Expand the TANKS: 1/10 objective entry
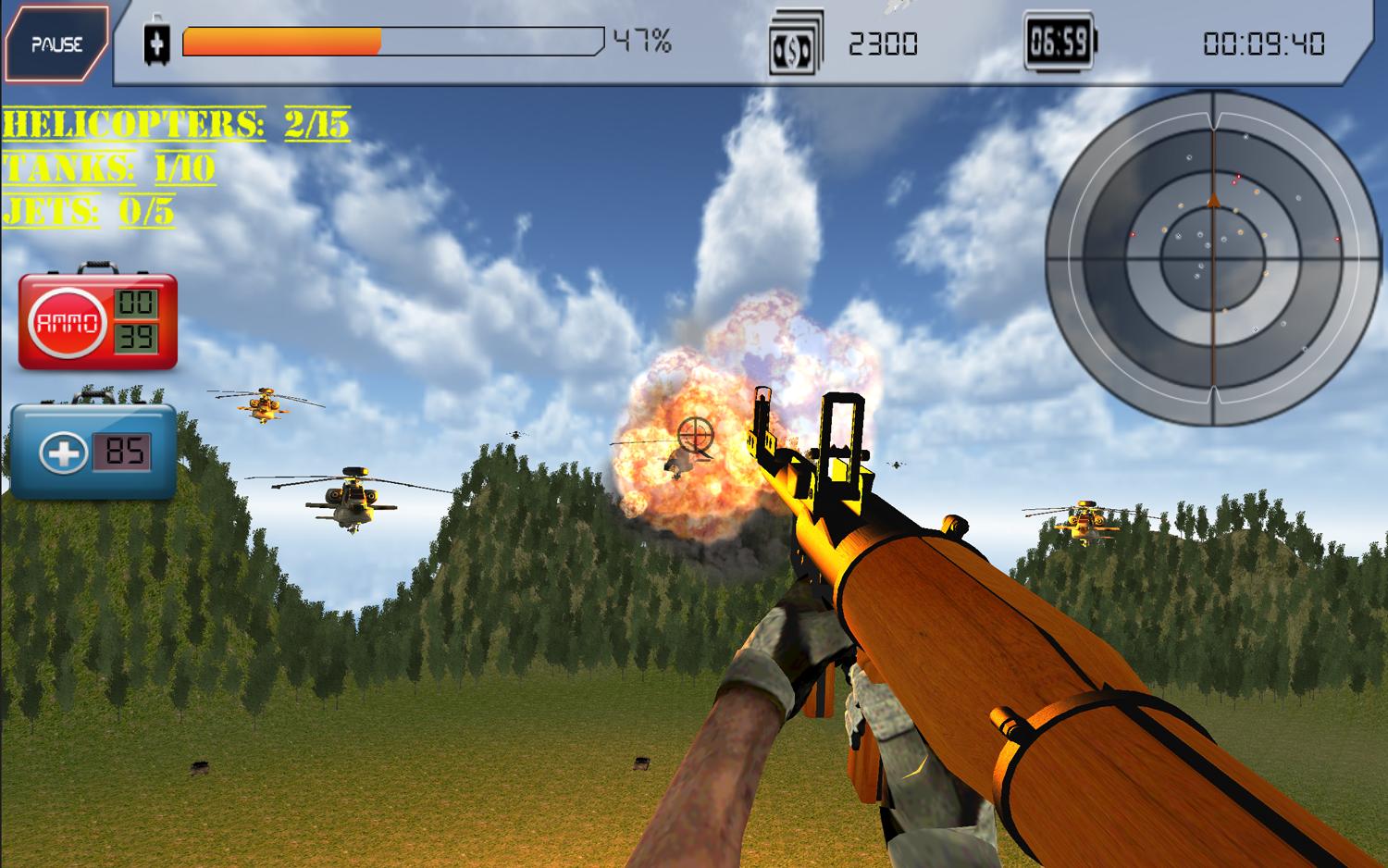Image resolution: width=1388 pixels, height=868 pixels. tap(106, 169)
